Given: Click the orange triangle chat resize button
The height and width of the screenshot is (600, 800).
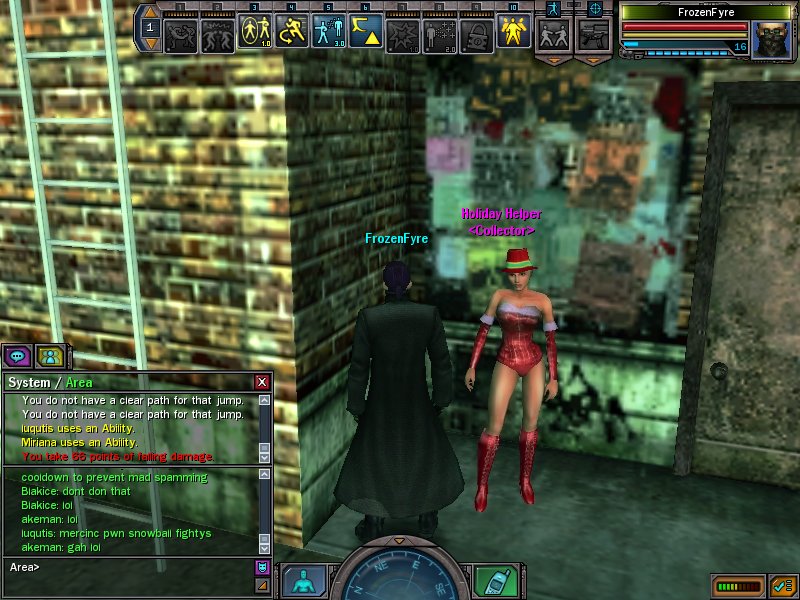Looking at the screenshot, I should [262, 585].
